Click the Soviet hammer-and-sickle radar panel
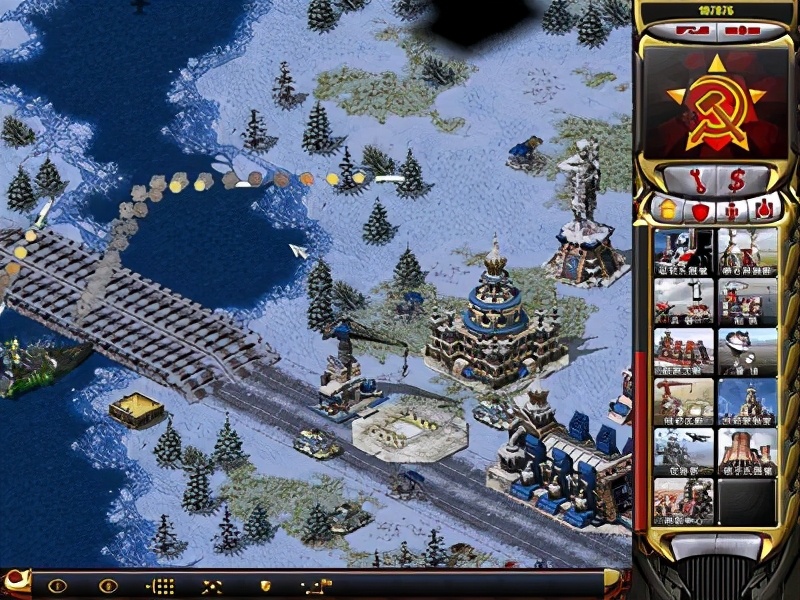 point(711,104)
